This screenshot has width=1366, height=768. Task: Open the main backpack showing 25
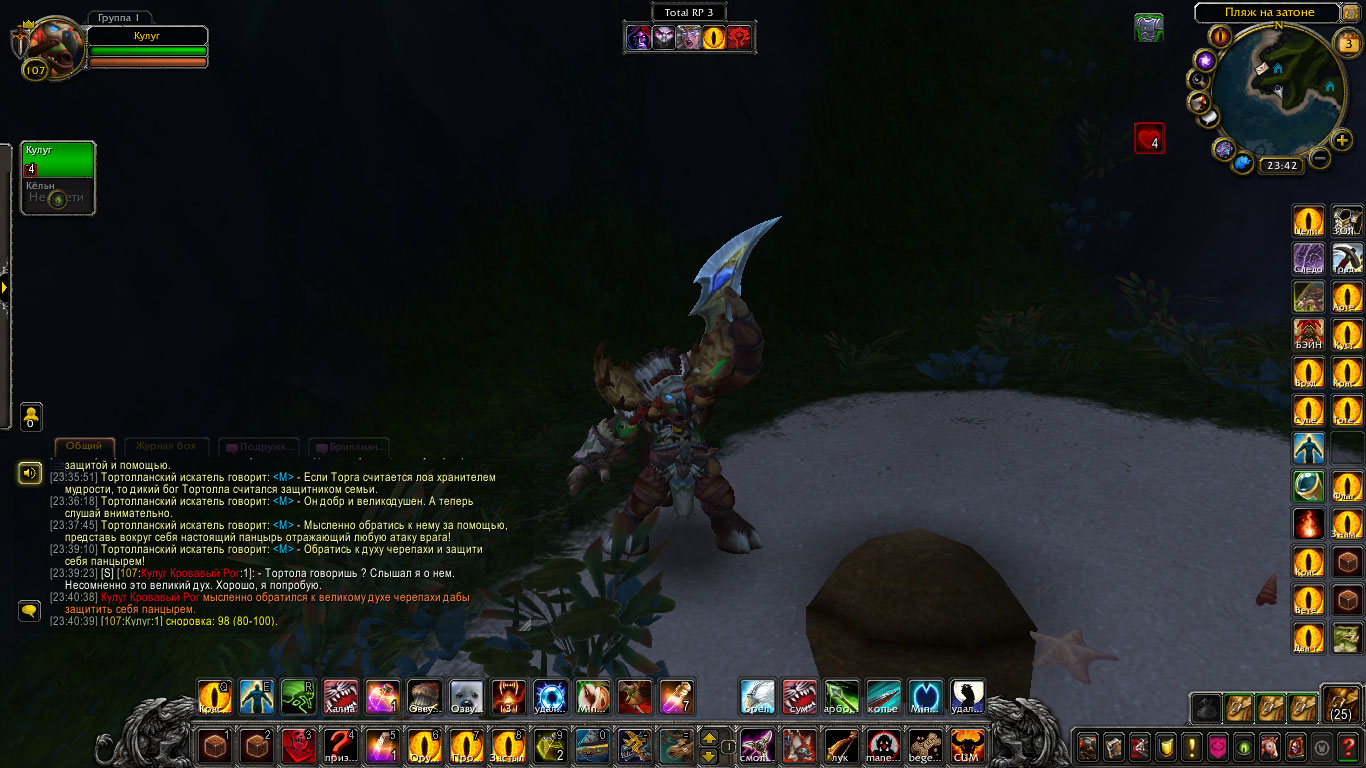coord(1341,703)
